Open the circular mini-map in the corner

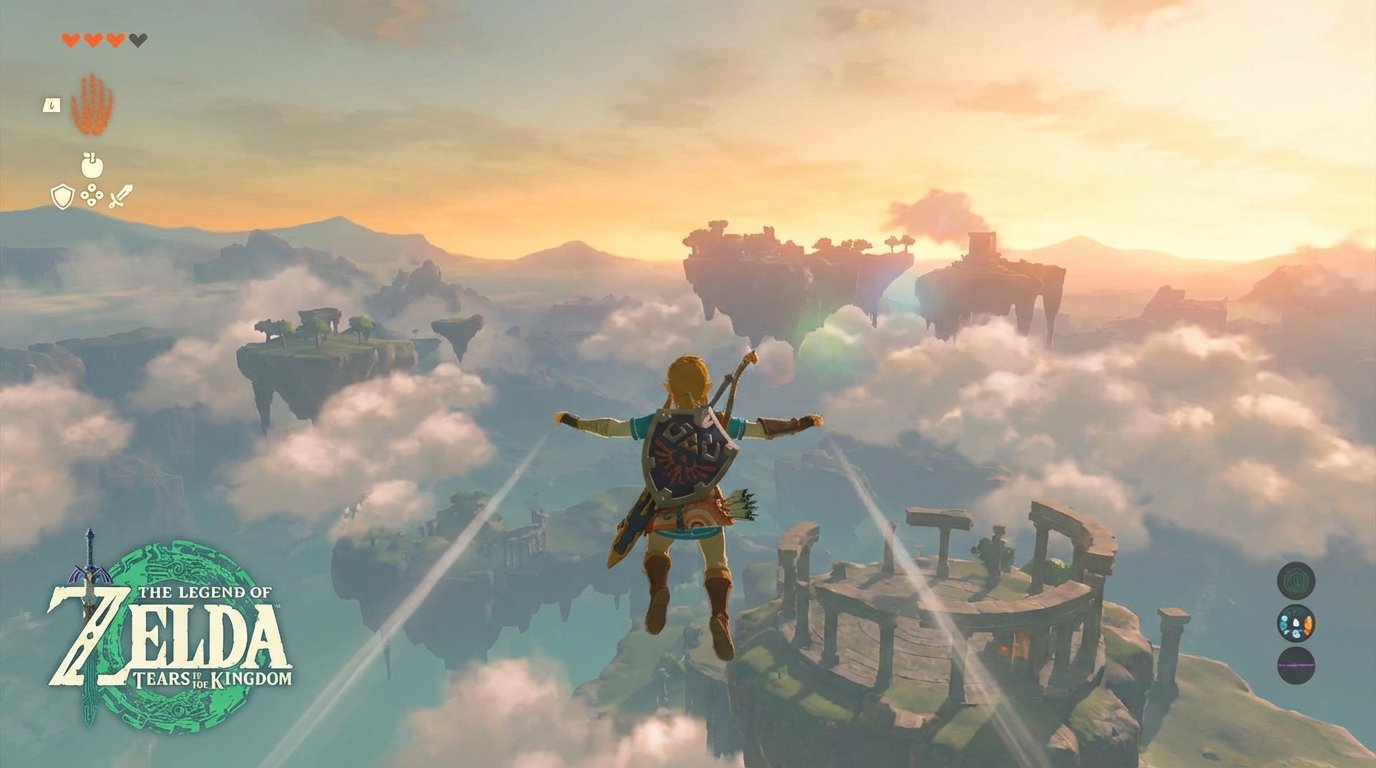click(x=1296, y=580)
